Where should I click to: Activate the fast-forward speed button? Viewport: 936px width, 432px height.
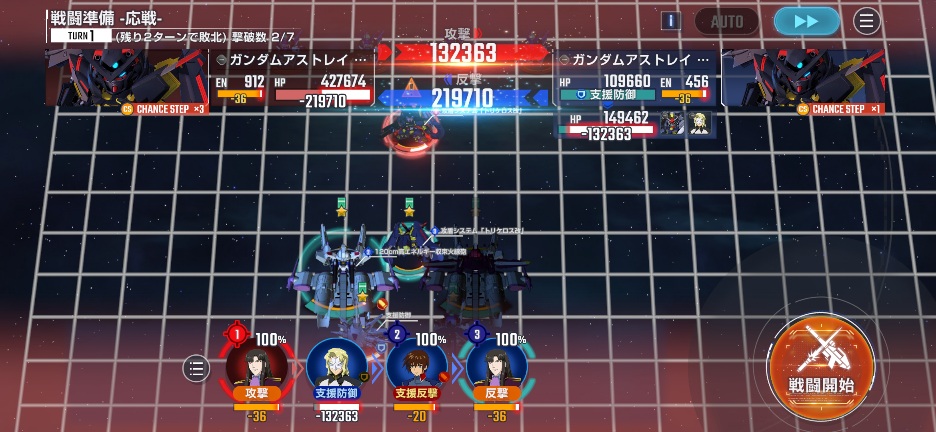[806, 21]
